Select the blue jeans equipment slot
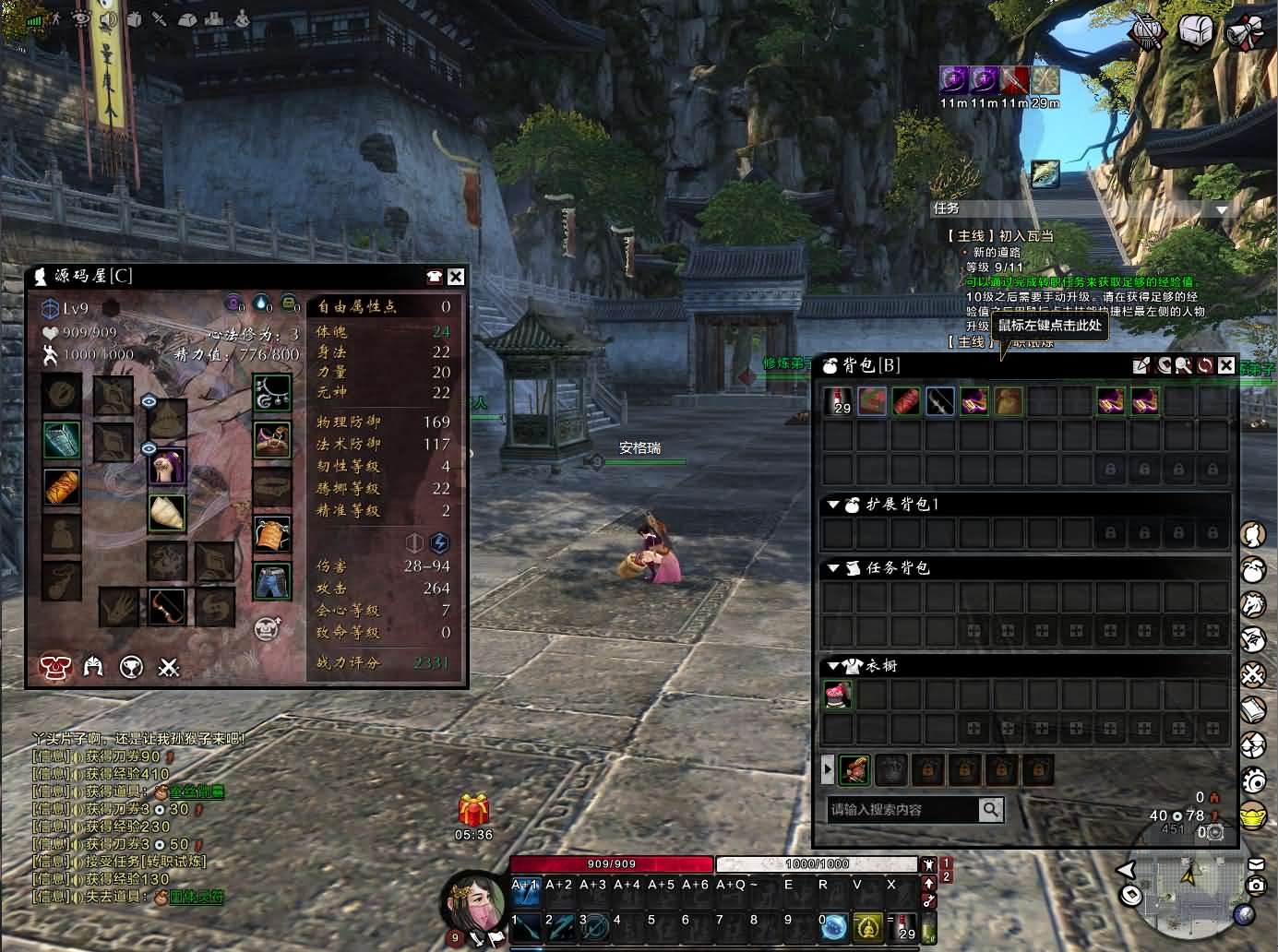The height and width of the screenshot is (952, 1278). [x=272, y=580]
